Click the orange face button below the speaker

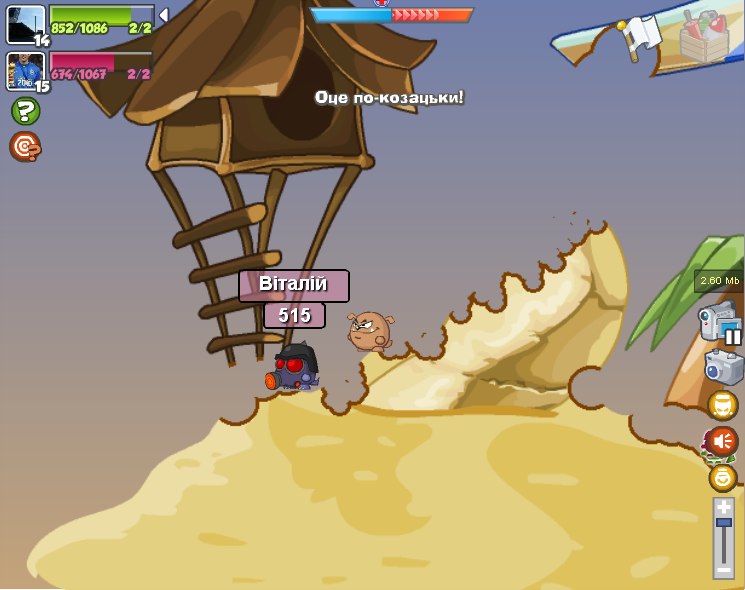pos(723,477)
